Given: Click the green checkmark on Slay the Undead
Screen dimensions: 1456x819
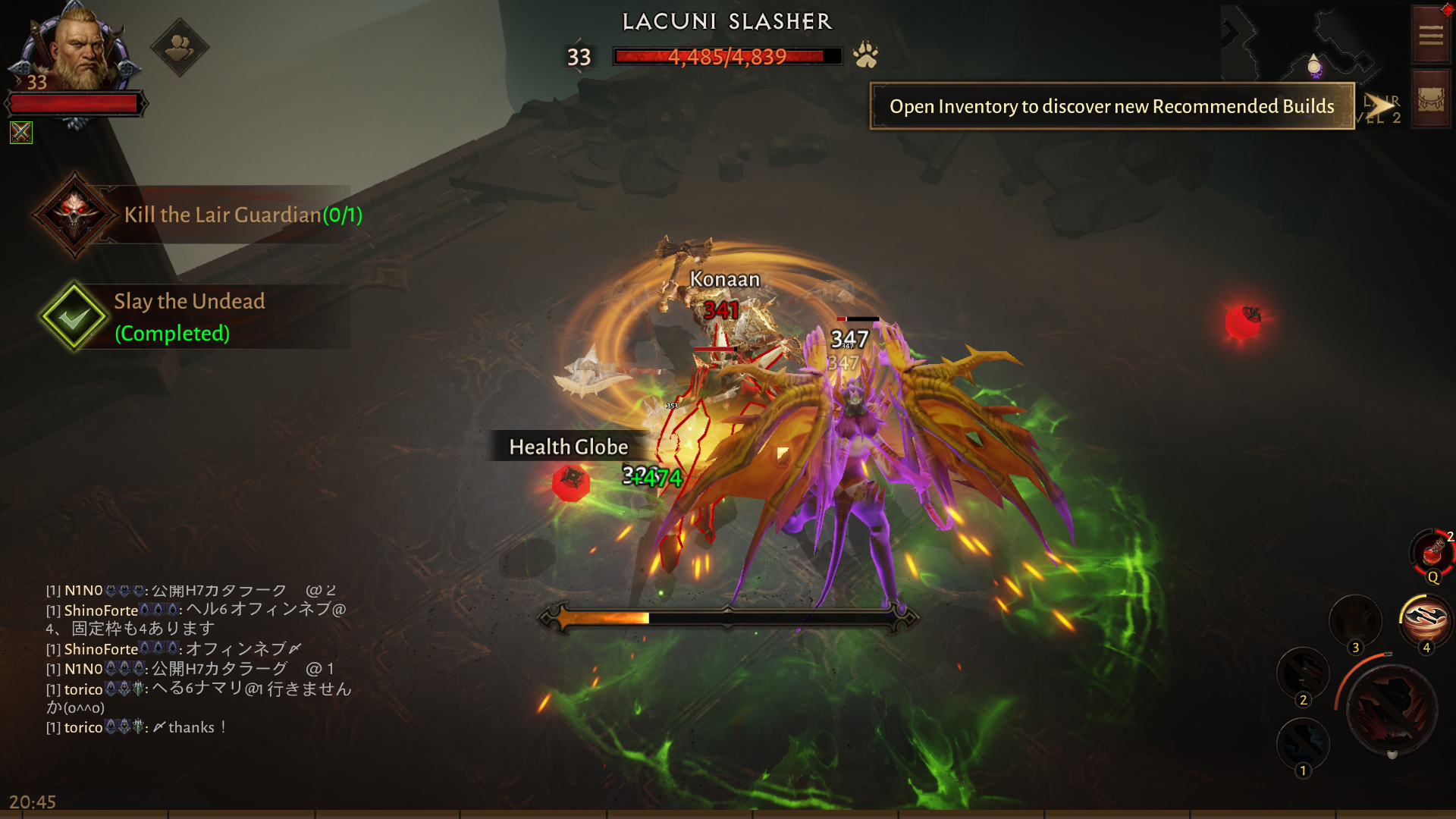Looking at the screenshot, I should coord(74,317).
